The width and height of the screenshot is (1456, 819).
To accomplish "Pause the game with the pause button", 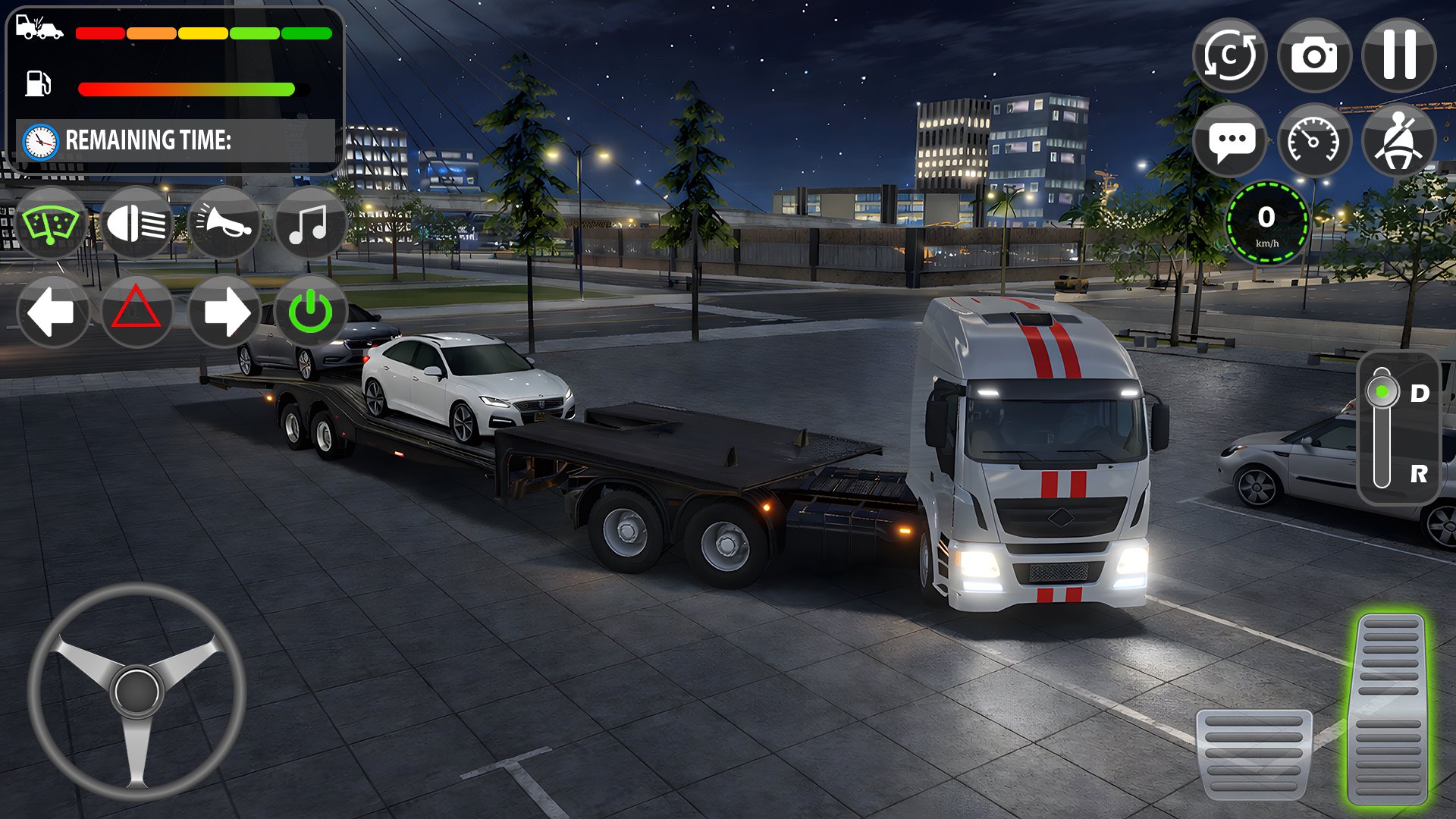I will [1399, 55].
